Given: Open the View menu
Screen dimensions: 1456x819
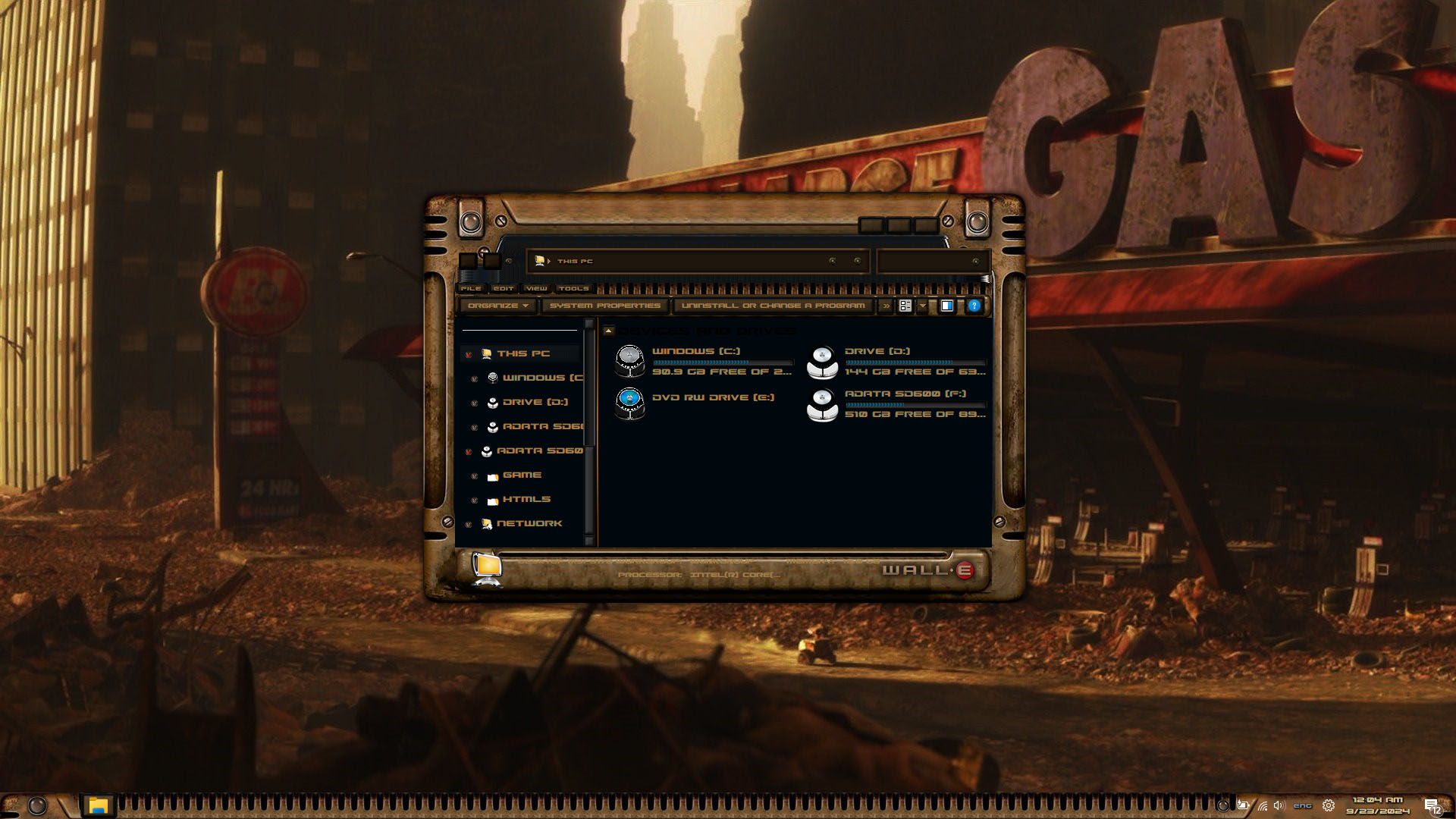Looking at the screenshot, I should [536, 289].
